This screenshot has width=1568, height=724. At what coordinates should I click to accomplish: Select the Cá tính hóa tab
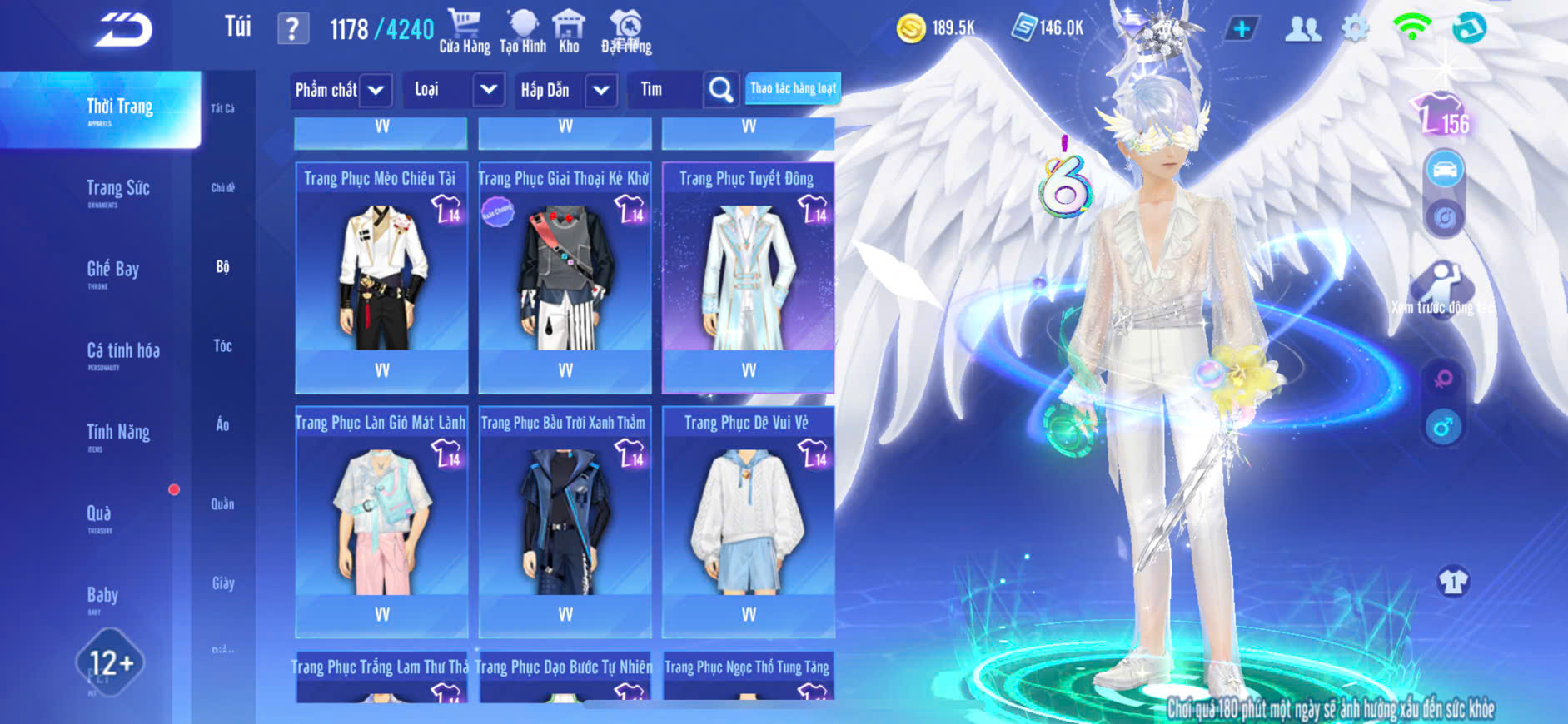pyautogui.click(x=123, y=353)
